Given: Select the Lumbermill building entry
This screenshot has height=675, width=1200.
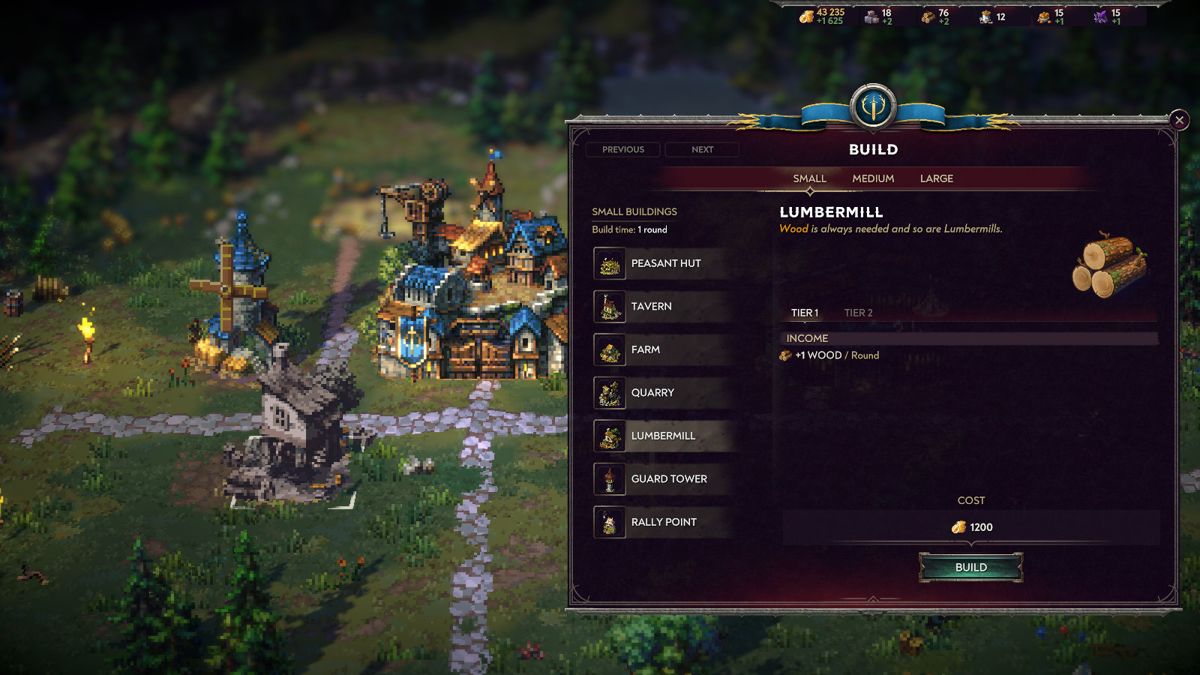Looking at the screenshot, I should [661, 436].
